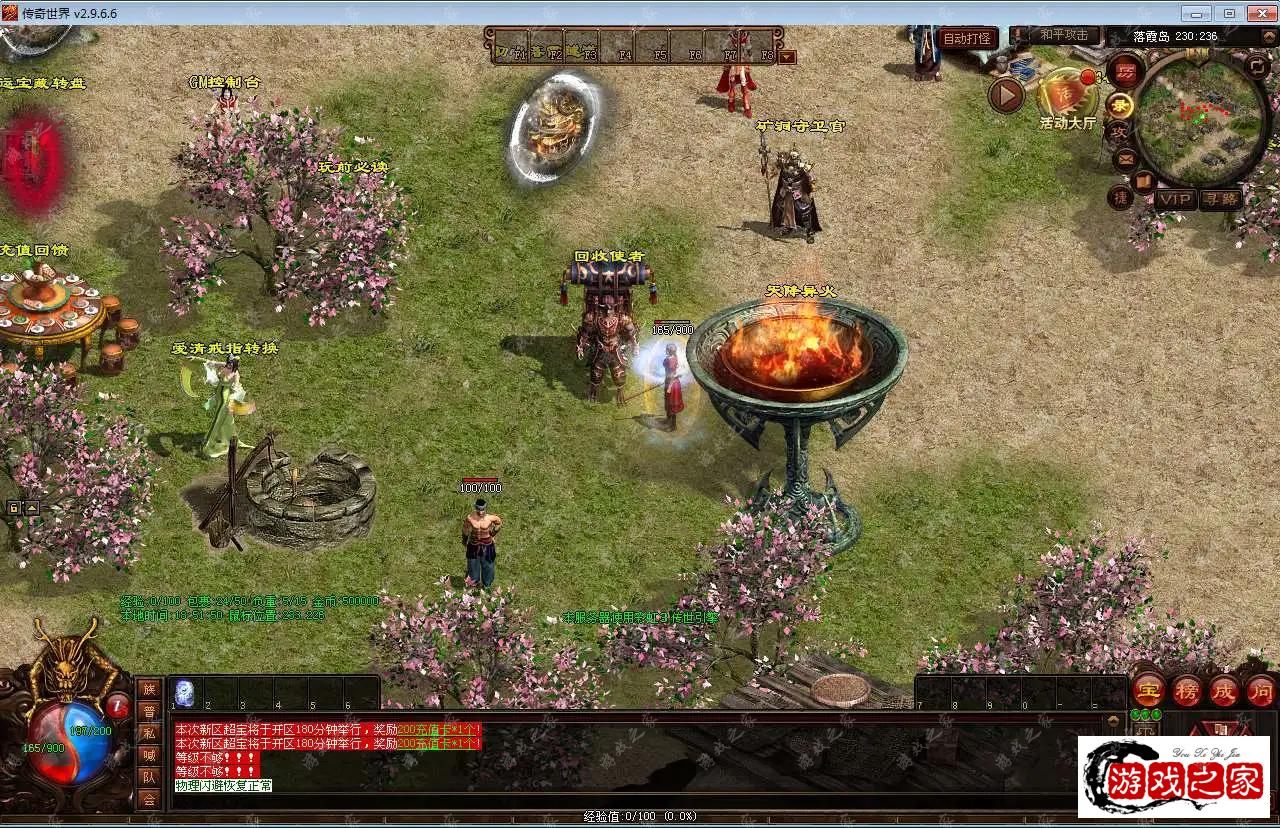Select the 喊 shout chat channel
This screenshot has width=1280, height=828.
tap(149, 755)
